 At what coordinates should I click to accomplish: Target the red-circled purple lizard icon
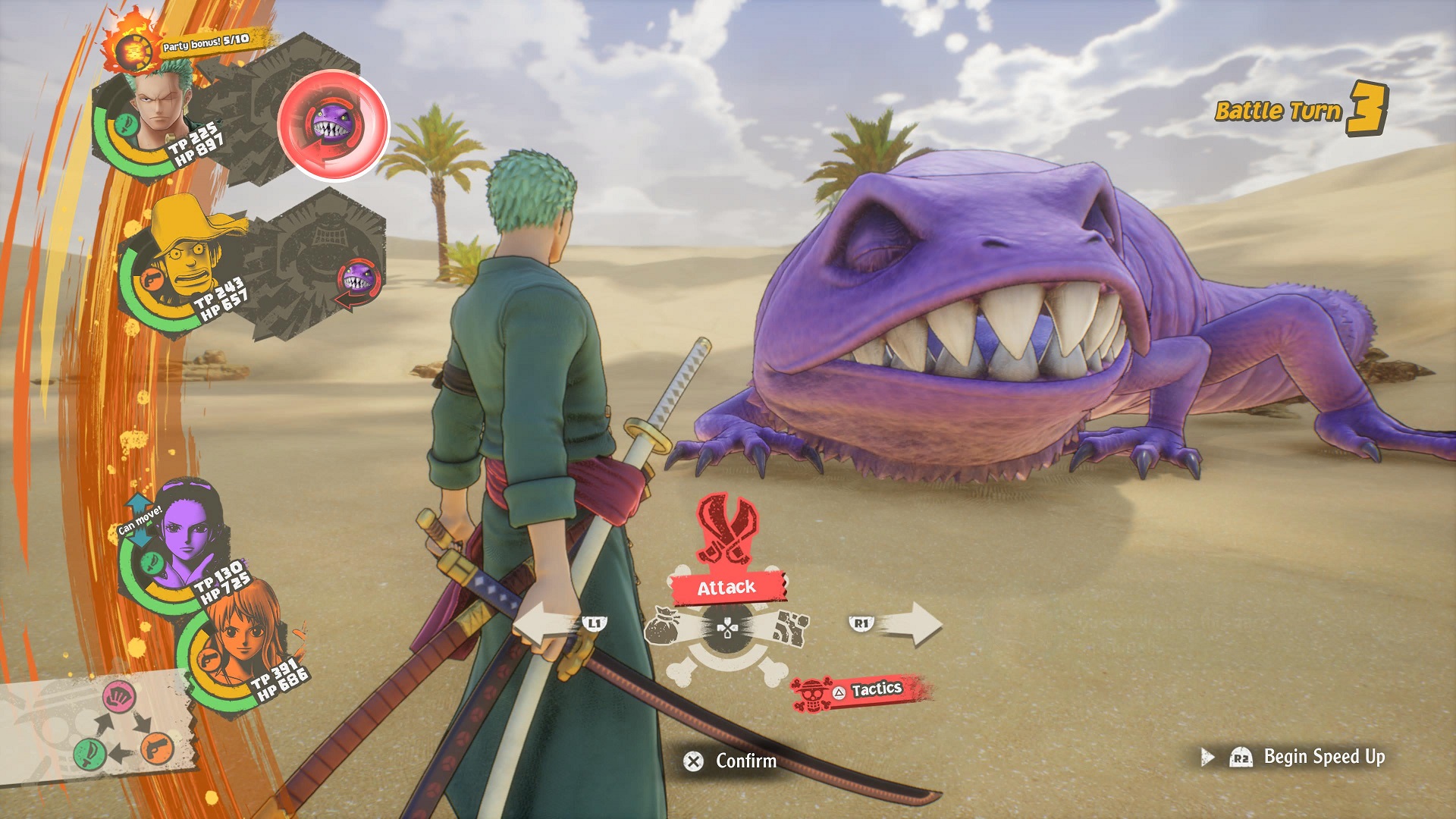coord(332,124)
